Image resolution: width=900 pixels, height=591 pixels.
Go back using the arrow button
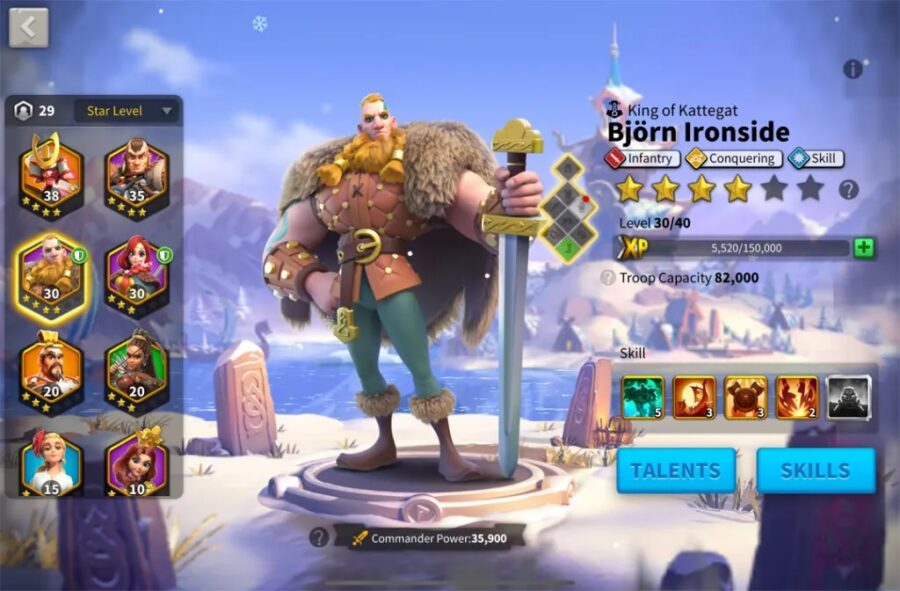click(28, 27)
